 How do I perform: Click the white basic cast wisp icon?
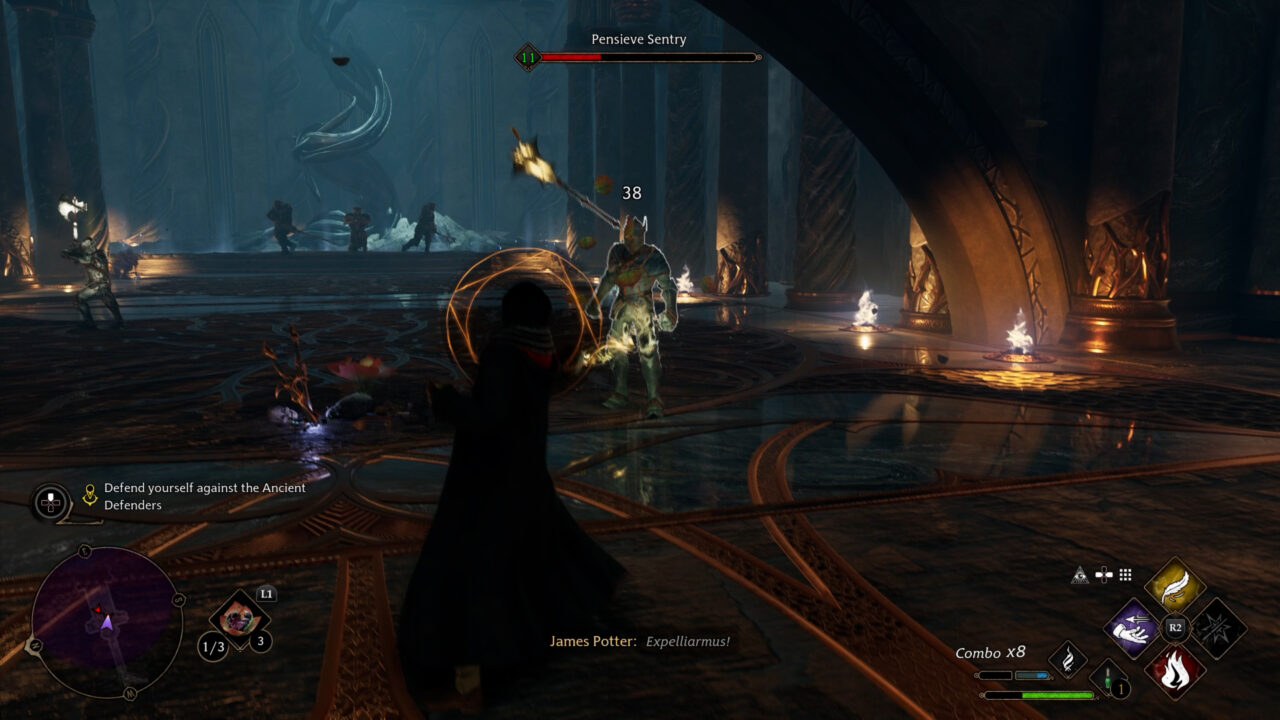click(x=1068, y=660)
